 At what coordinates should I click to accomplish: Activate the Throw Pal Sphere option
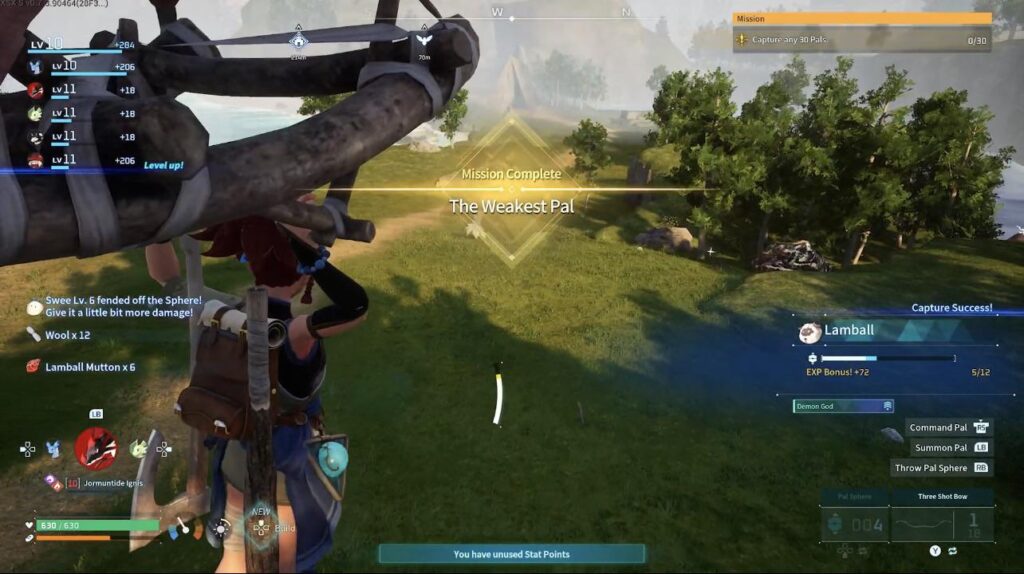pos(941,468)
